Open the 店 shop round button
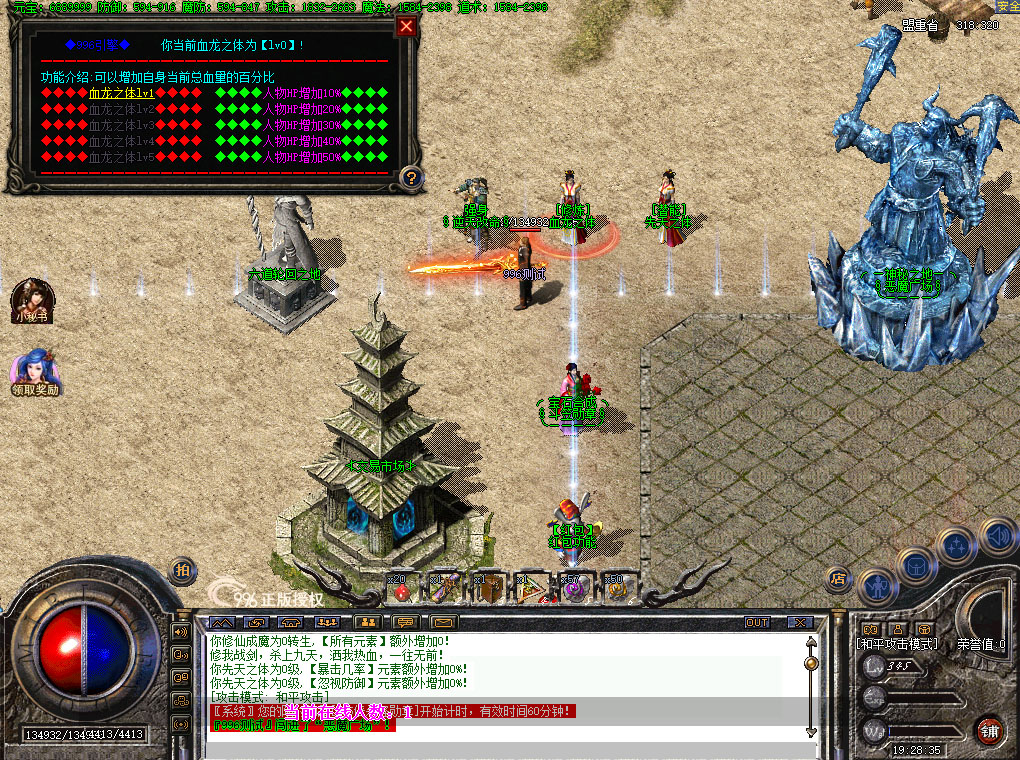 tap(838, 578)
